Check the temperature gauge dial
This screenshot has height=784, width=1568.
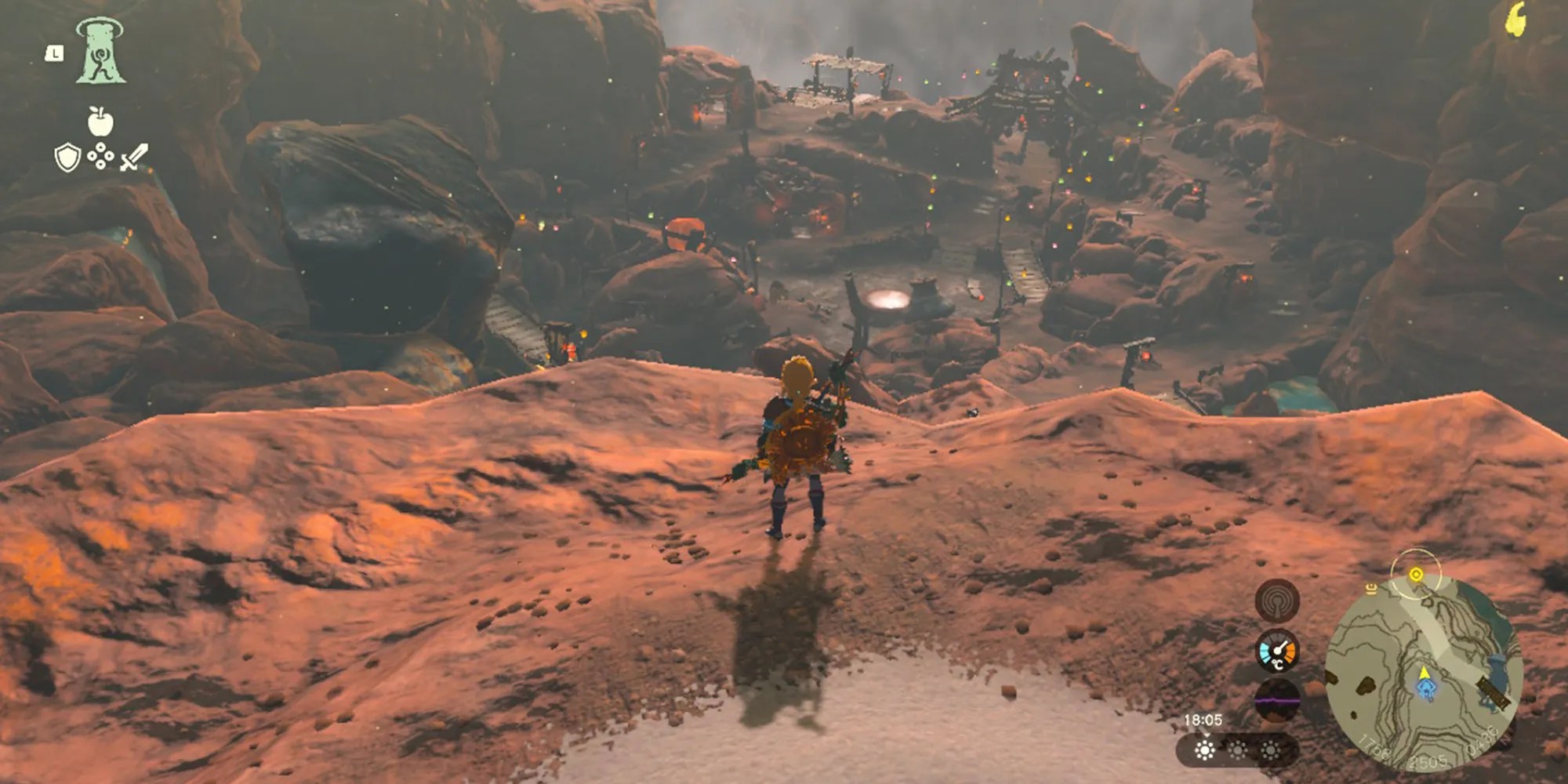pos(1277,652)
